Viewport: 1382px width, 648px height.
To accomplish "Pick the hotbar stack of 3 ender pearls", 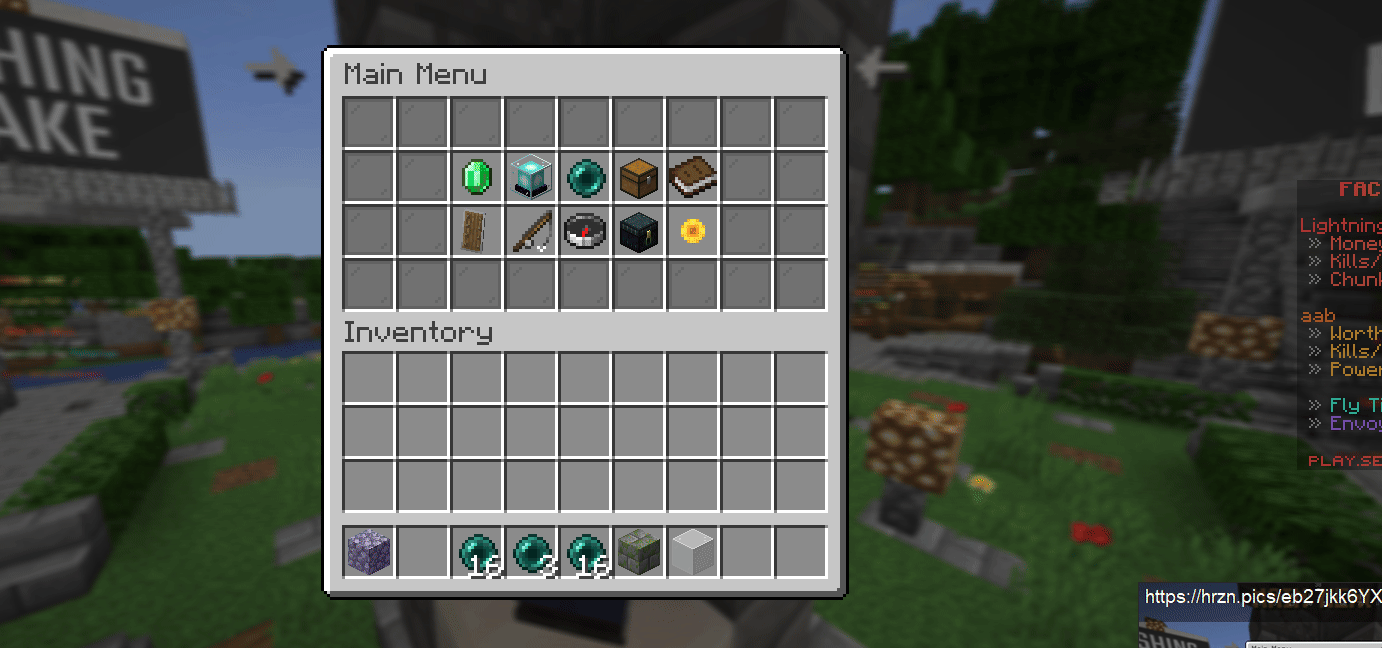I will coord(531,551).
